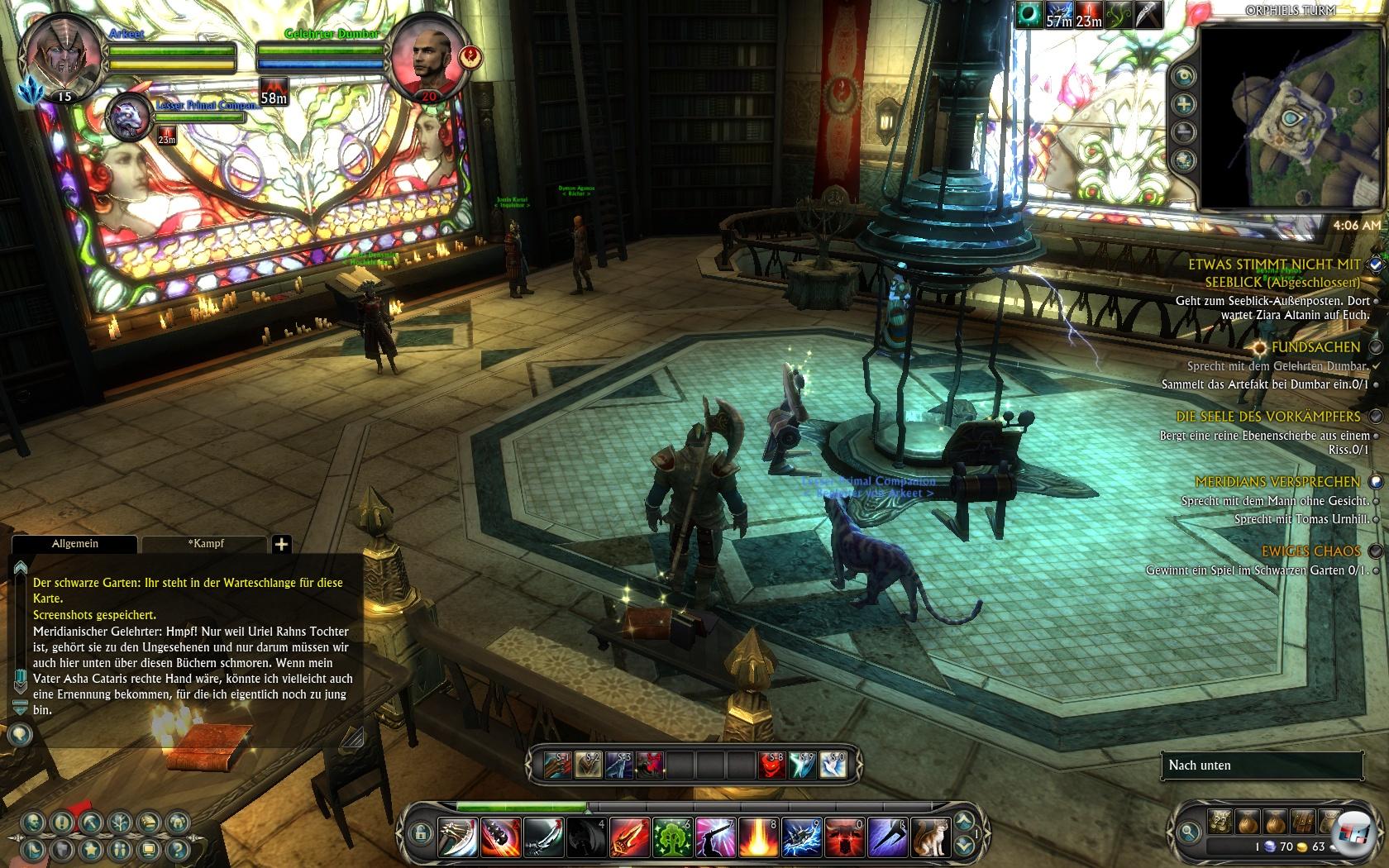Open the help question mark menu
Image resolution: width=1389 pixels, height=868 pixels.
click(x=177, y=849)
